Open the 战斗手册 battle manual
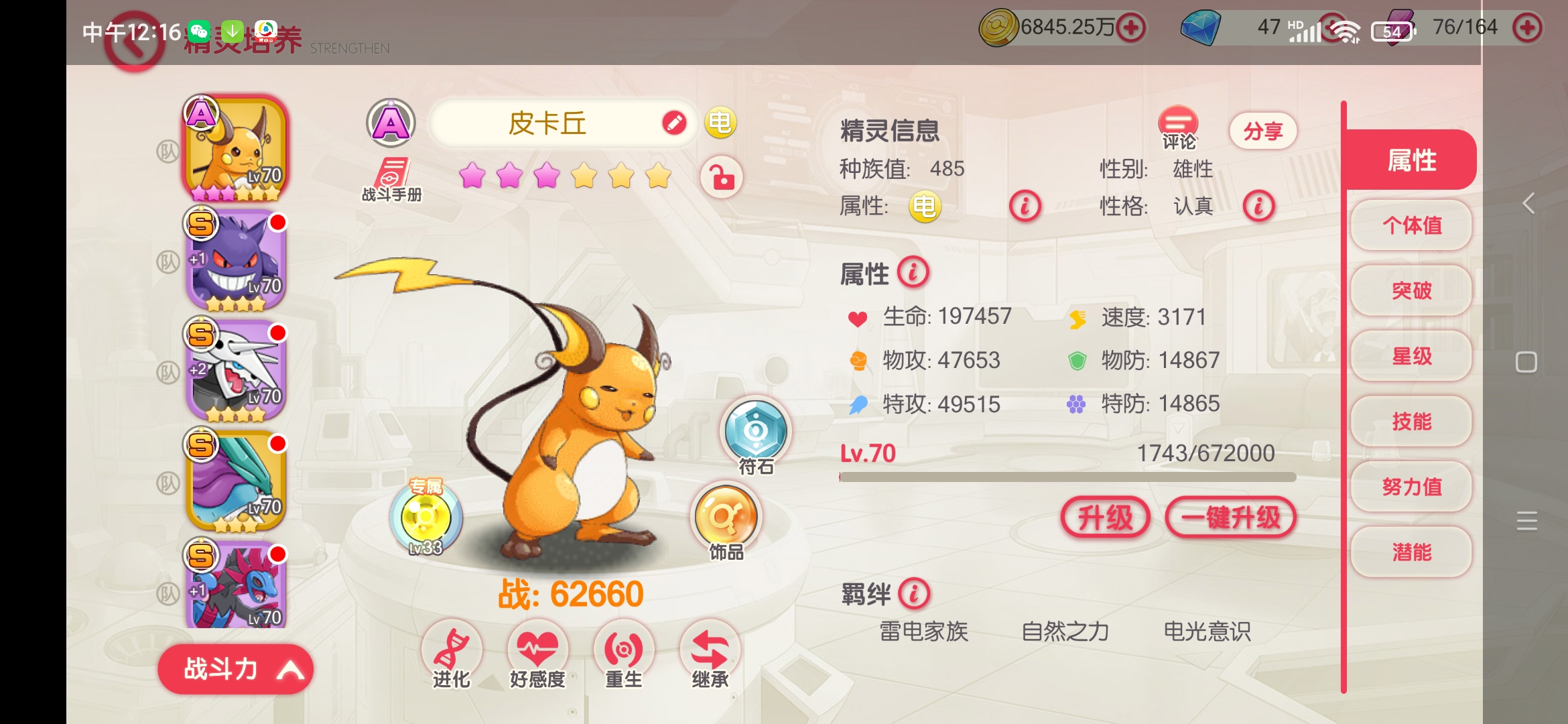The width and height of the screenshot is (1568, 724). click(390, 181)
